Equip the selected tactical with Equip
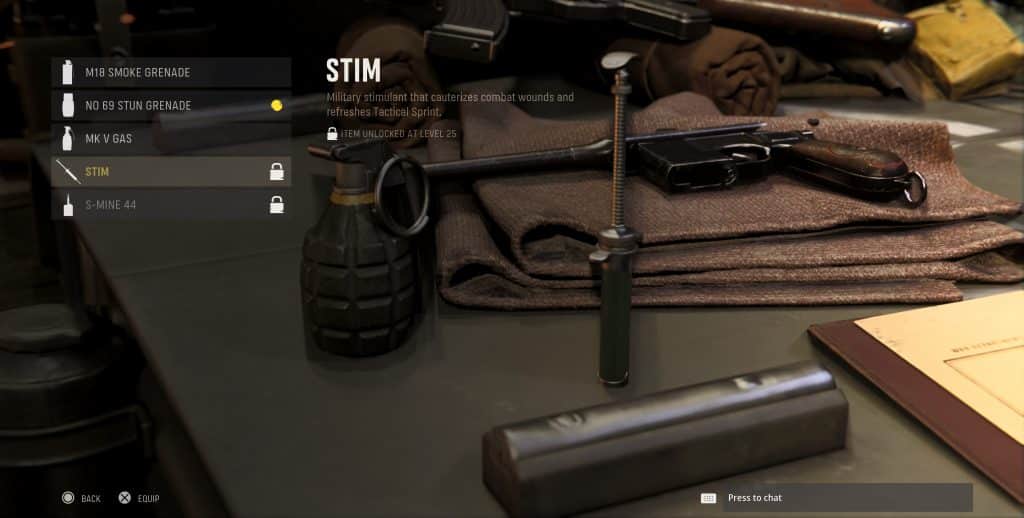This screenshot has width=1024, height=518. point(139,498)
